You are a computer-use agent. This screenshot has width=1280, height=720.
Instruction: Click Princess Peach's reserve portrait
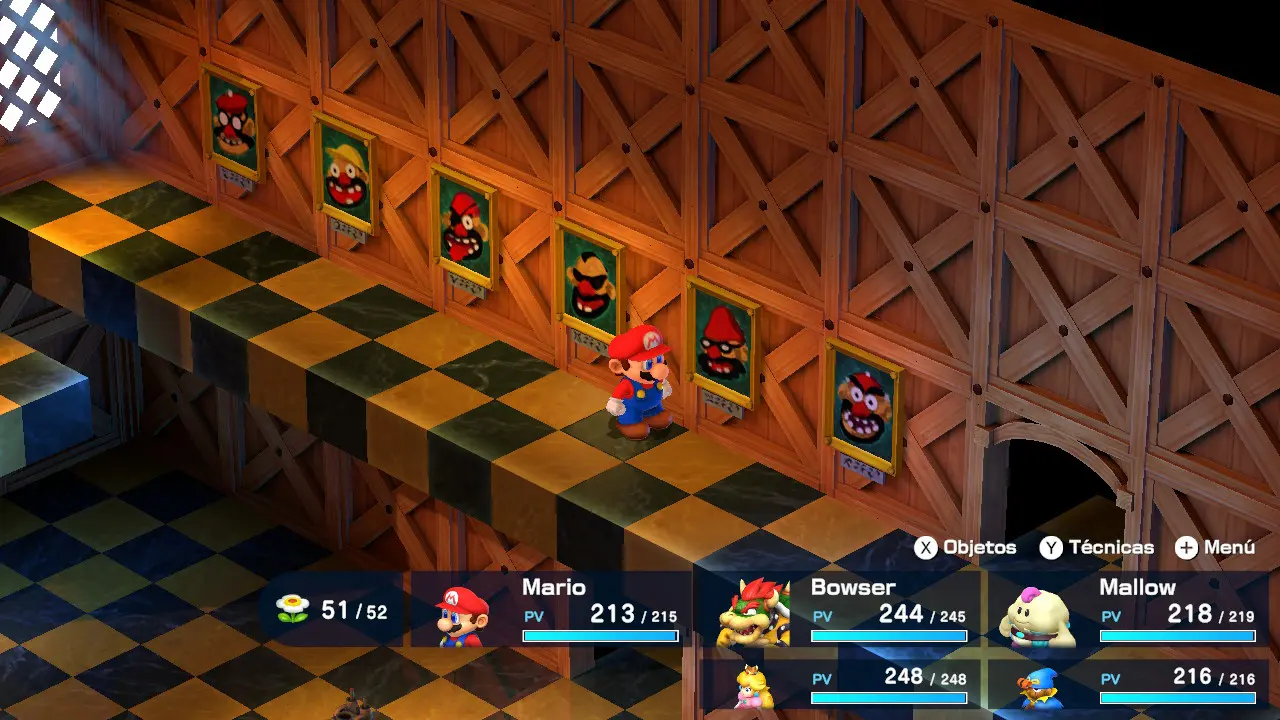click(754, 684)
